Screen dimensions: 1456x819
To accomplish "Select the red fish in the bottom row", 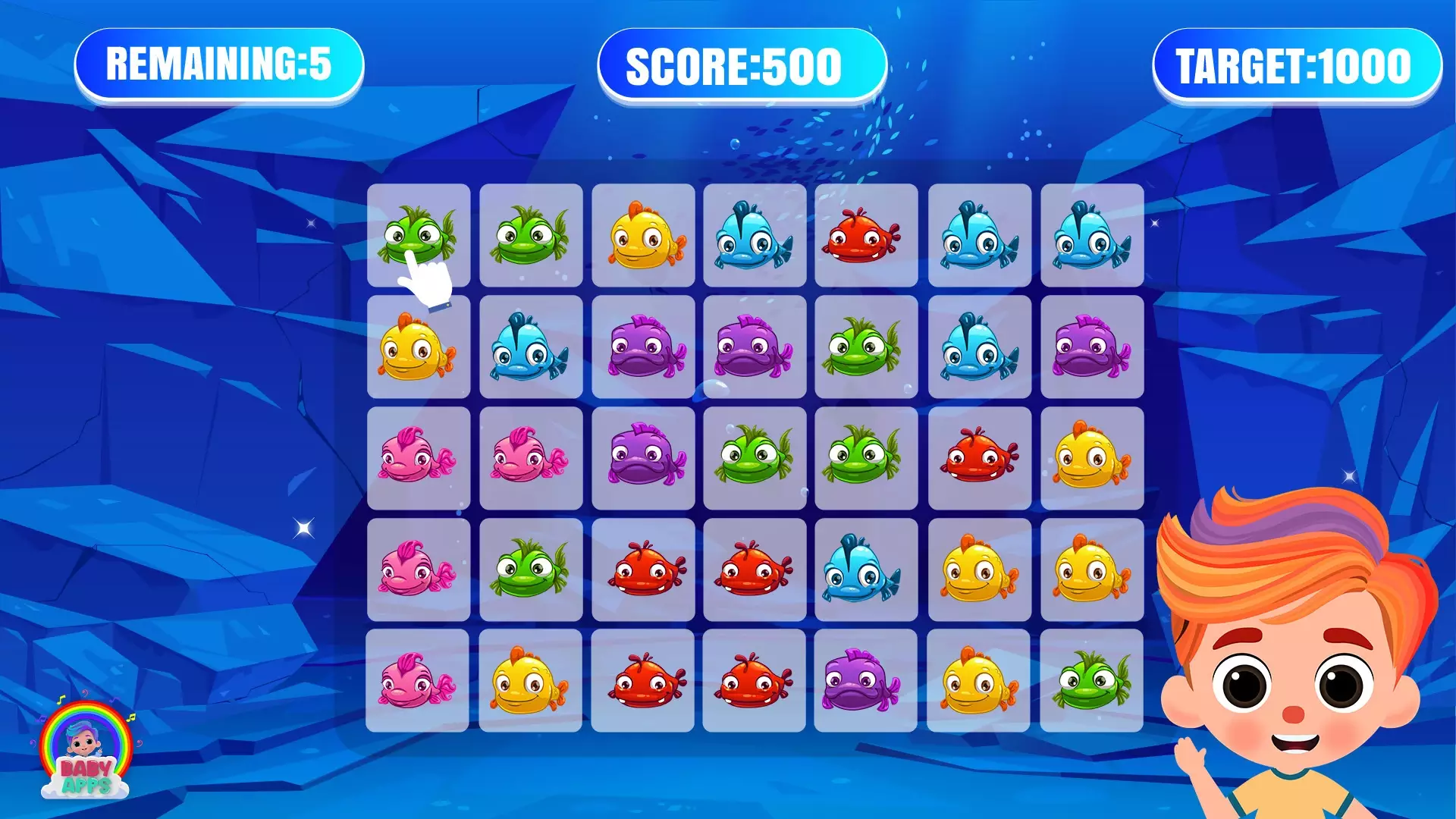I will pyautogui.click(x=643, y=679).
